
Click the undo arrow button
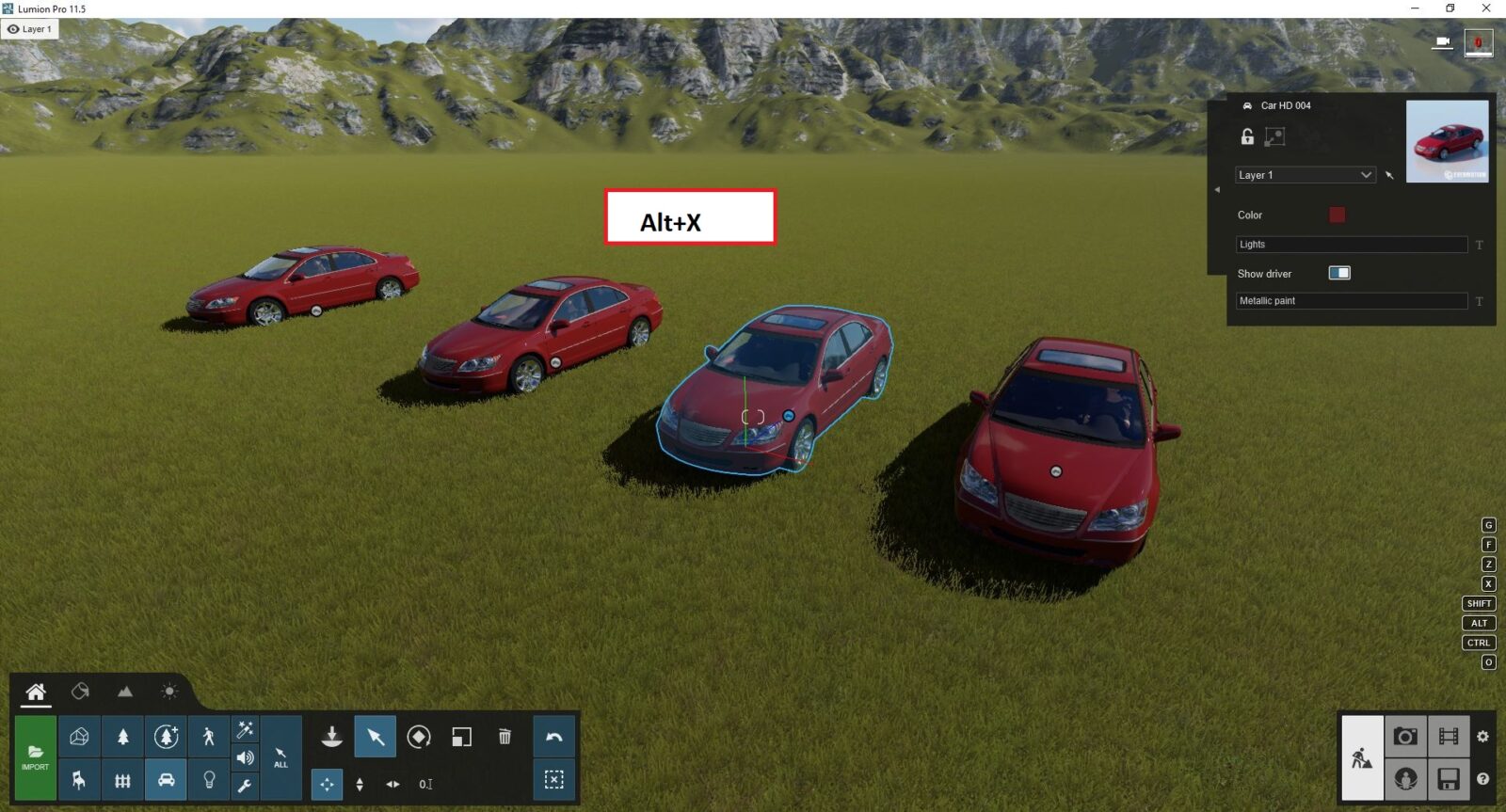point(554,737)
